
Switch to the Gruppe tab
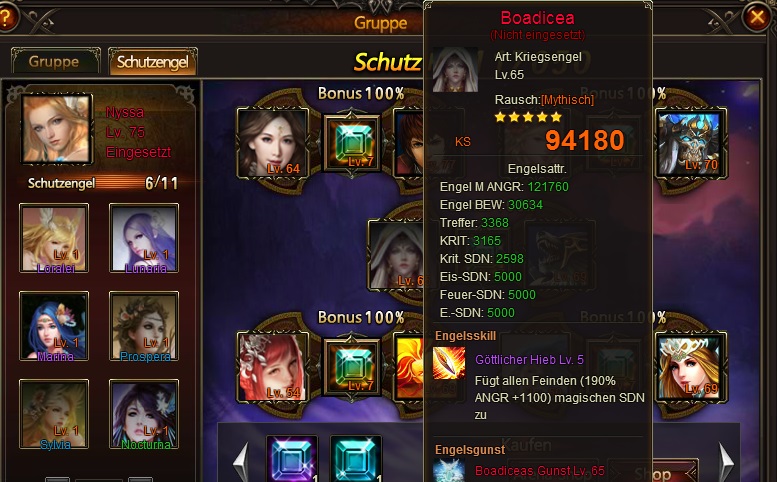pyautogui.click(x=55, y=61)
